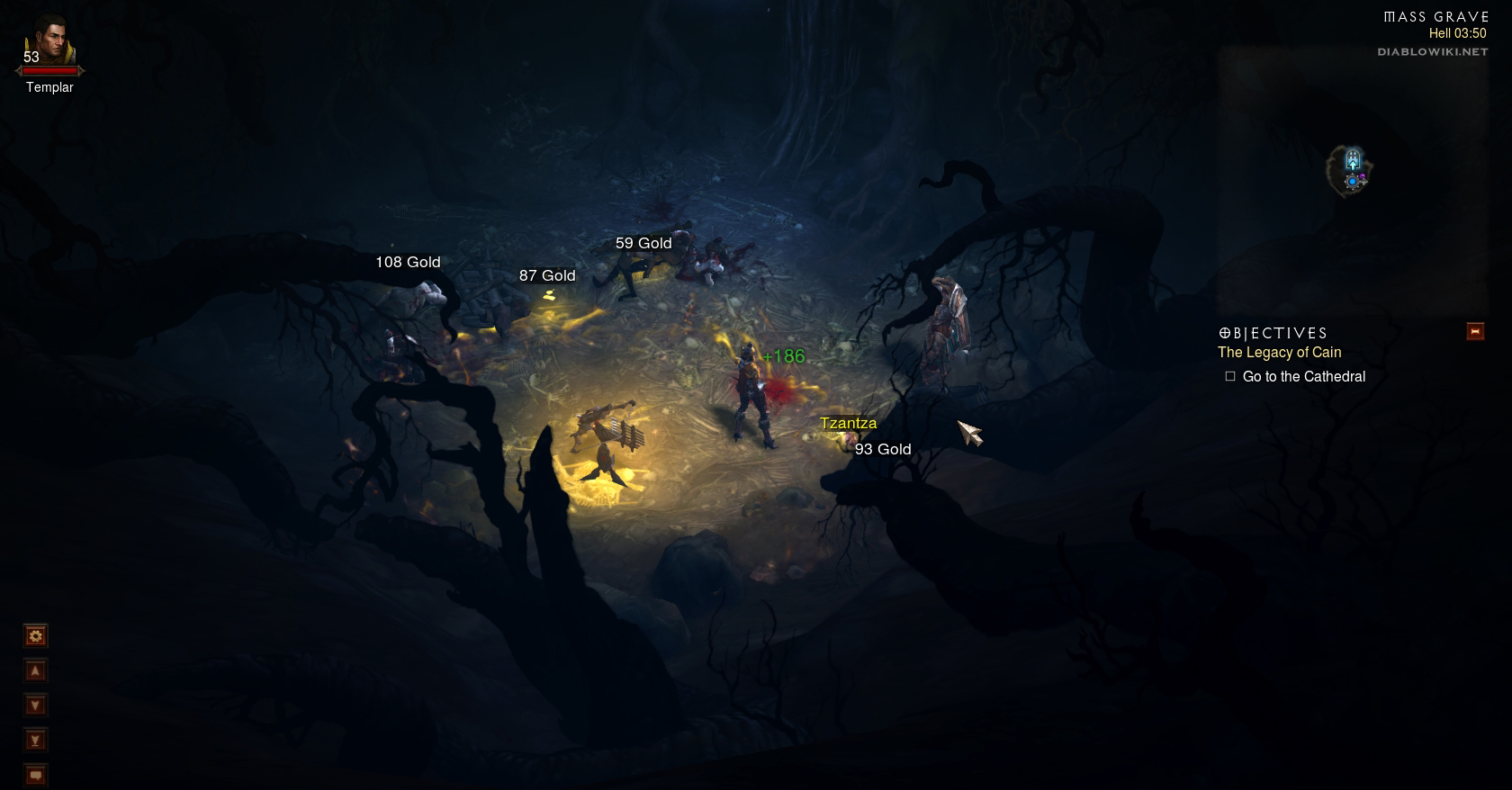Image resolution: width=1512 pixels, height=790 pixels.
Task: Collapse the Objectives tracker with the red button
Action: (x=1475, y=332)
